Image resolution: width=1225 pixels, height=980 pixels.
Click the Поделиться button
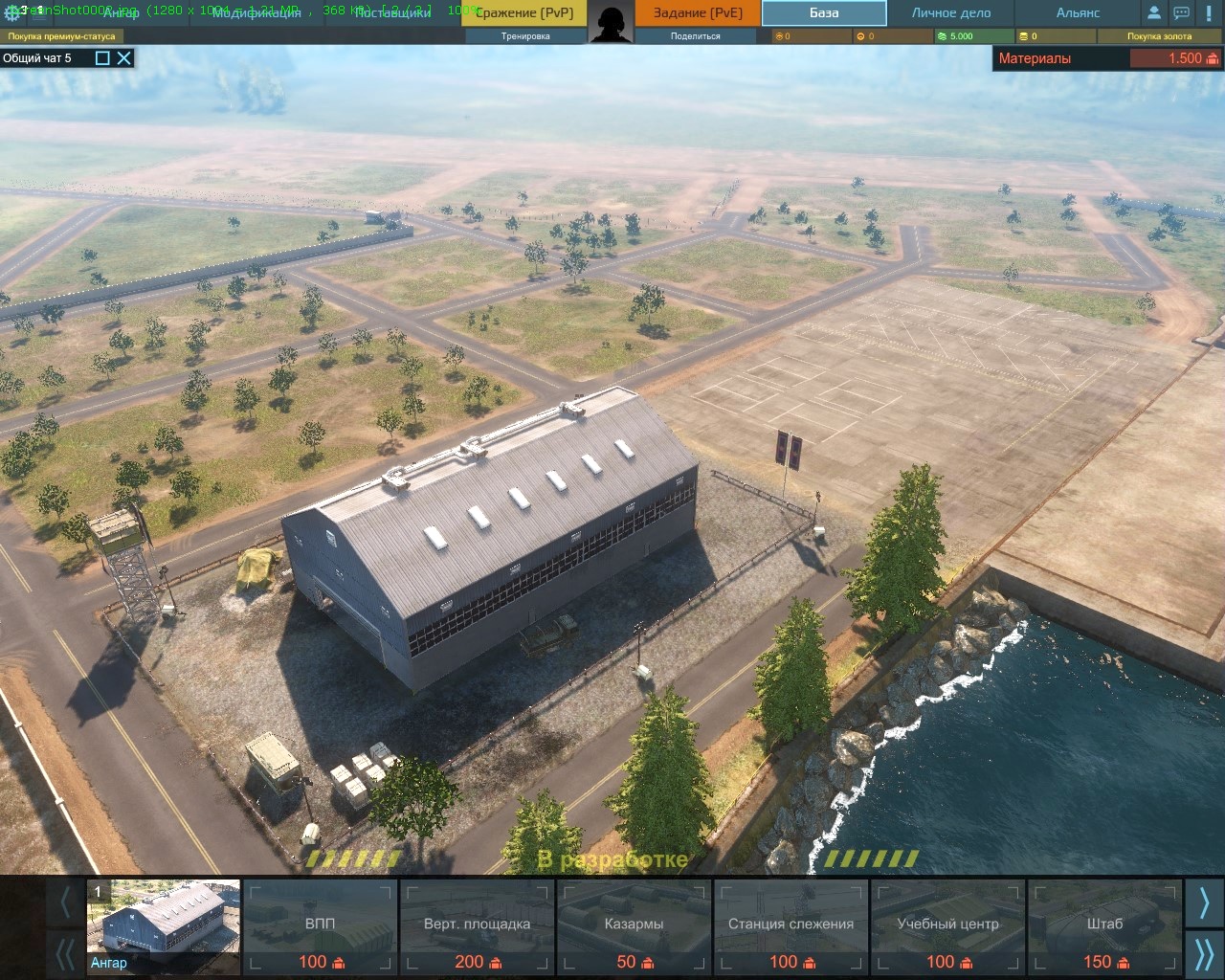[x=696, y=36]
